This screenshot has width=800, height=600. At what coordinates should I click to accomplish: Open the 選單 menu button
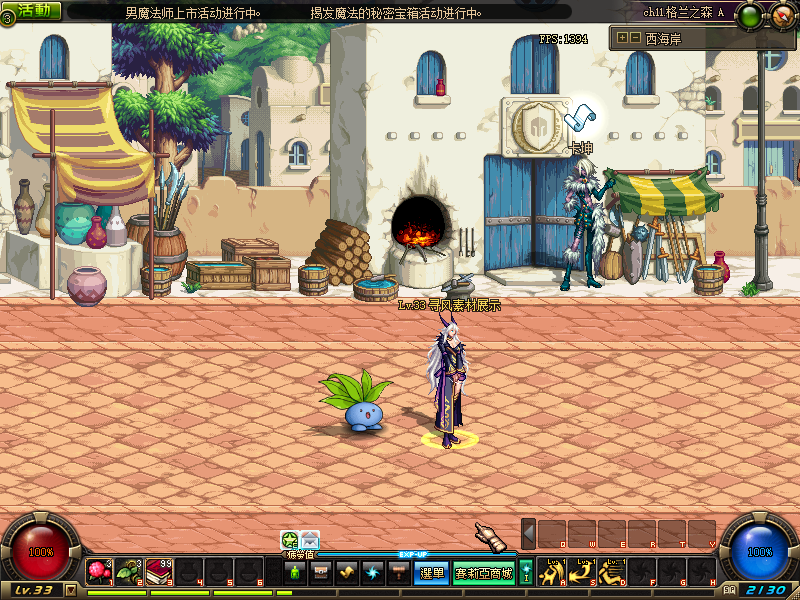click(x=432, y=573)
